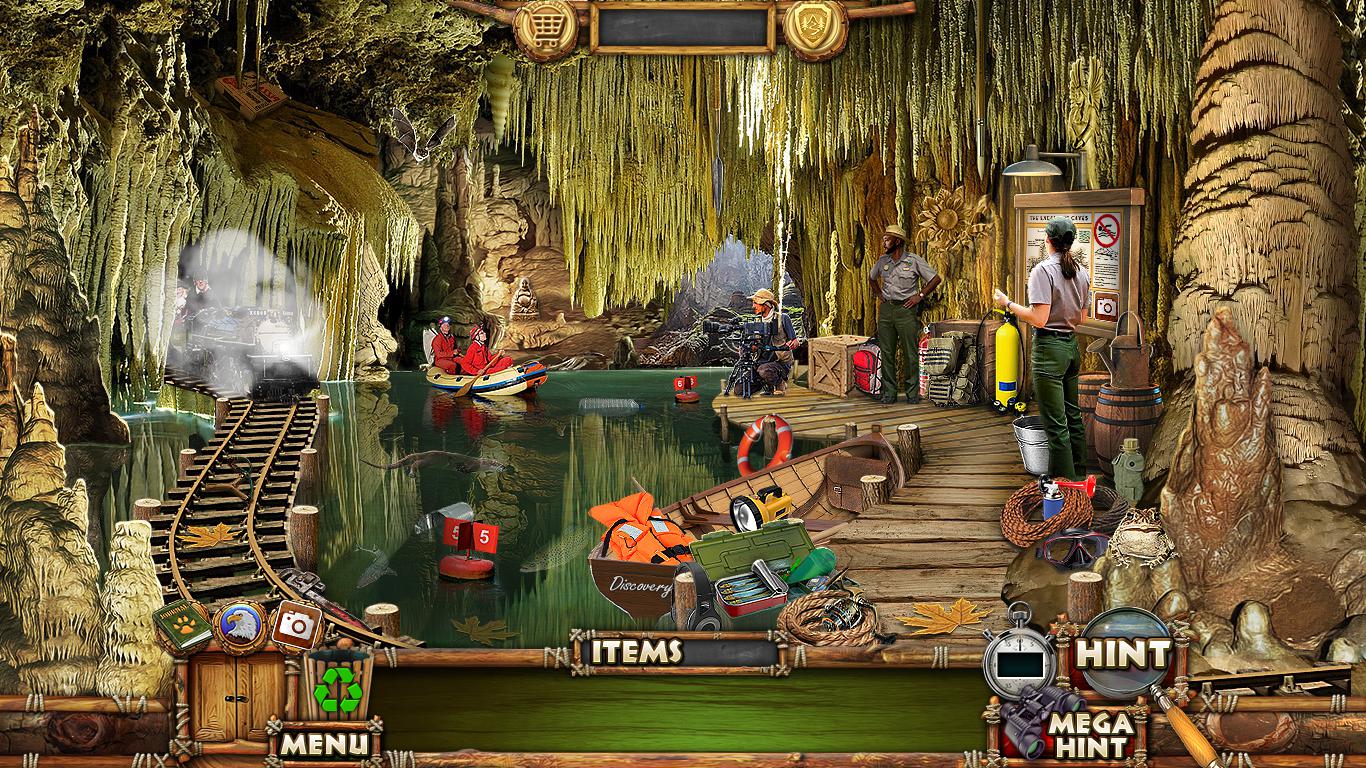The image size is (1366, 768).
Task: Click the green recycling bin
Action: (338, 686)
